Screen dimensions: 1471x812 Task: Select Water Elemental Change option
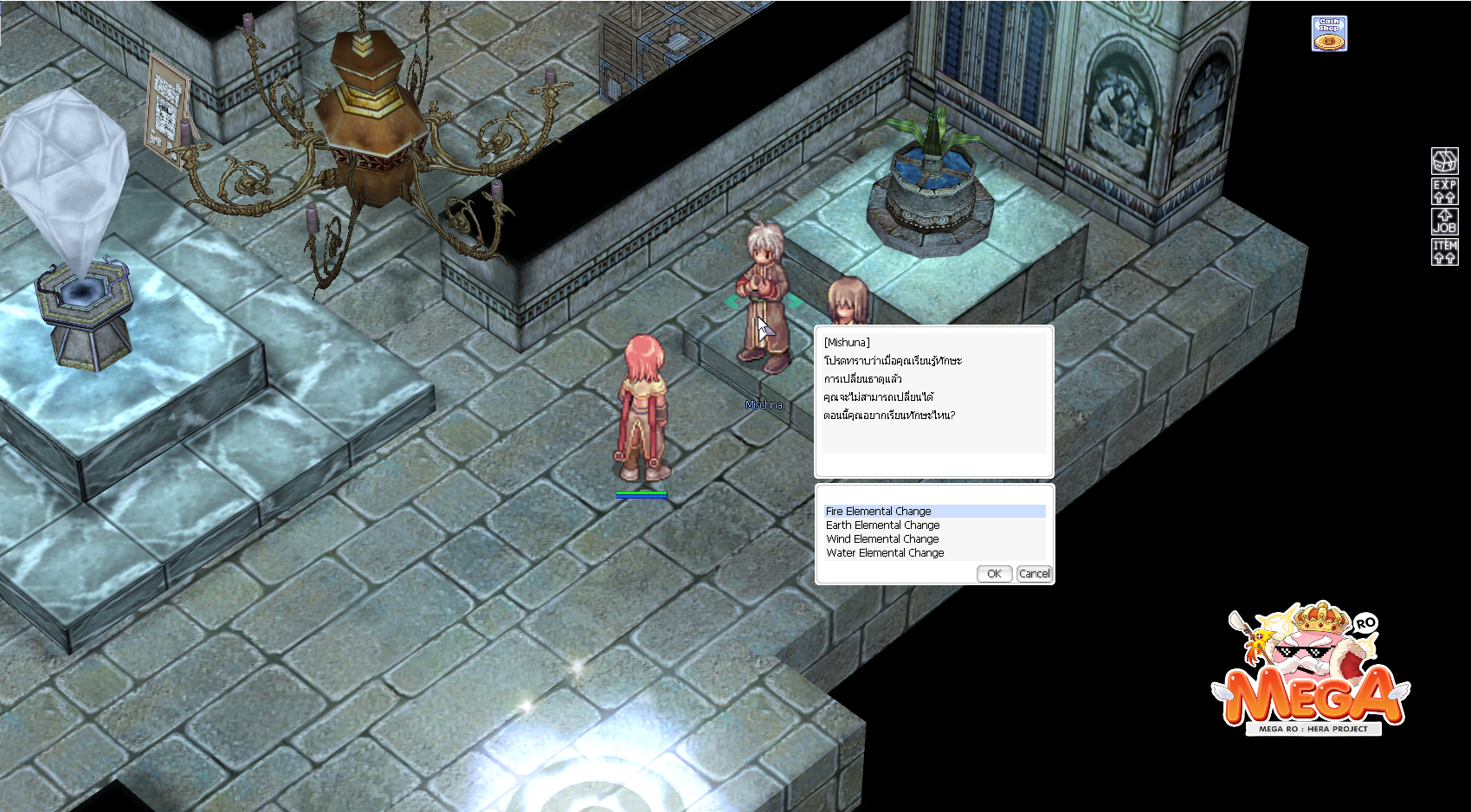[885, 553]
